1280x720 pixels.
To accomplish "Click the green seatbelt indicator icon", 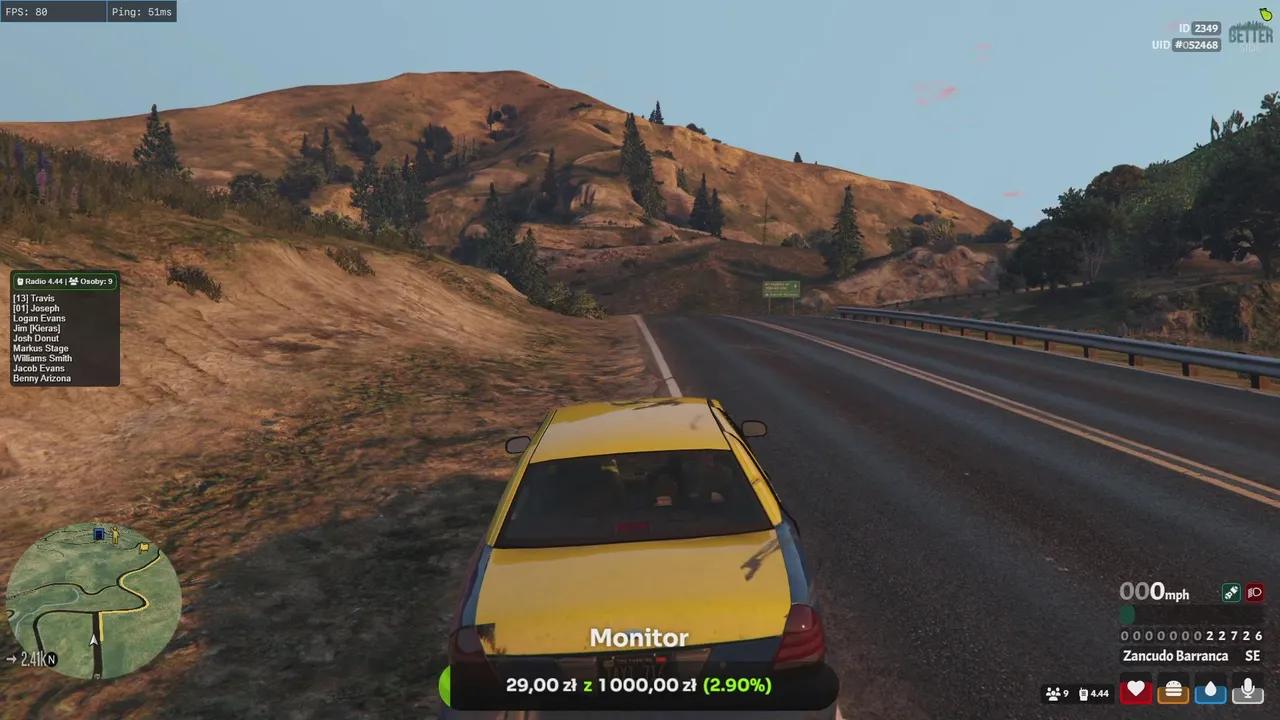I will coord(1231,593).
